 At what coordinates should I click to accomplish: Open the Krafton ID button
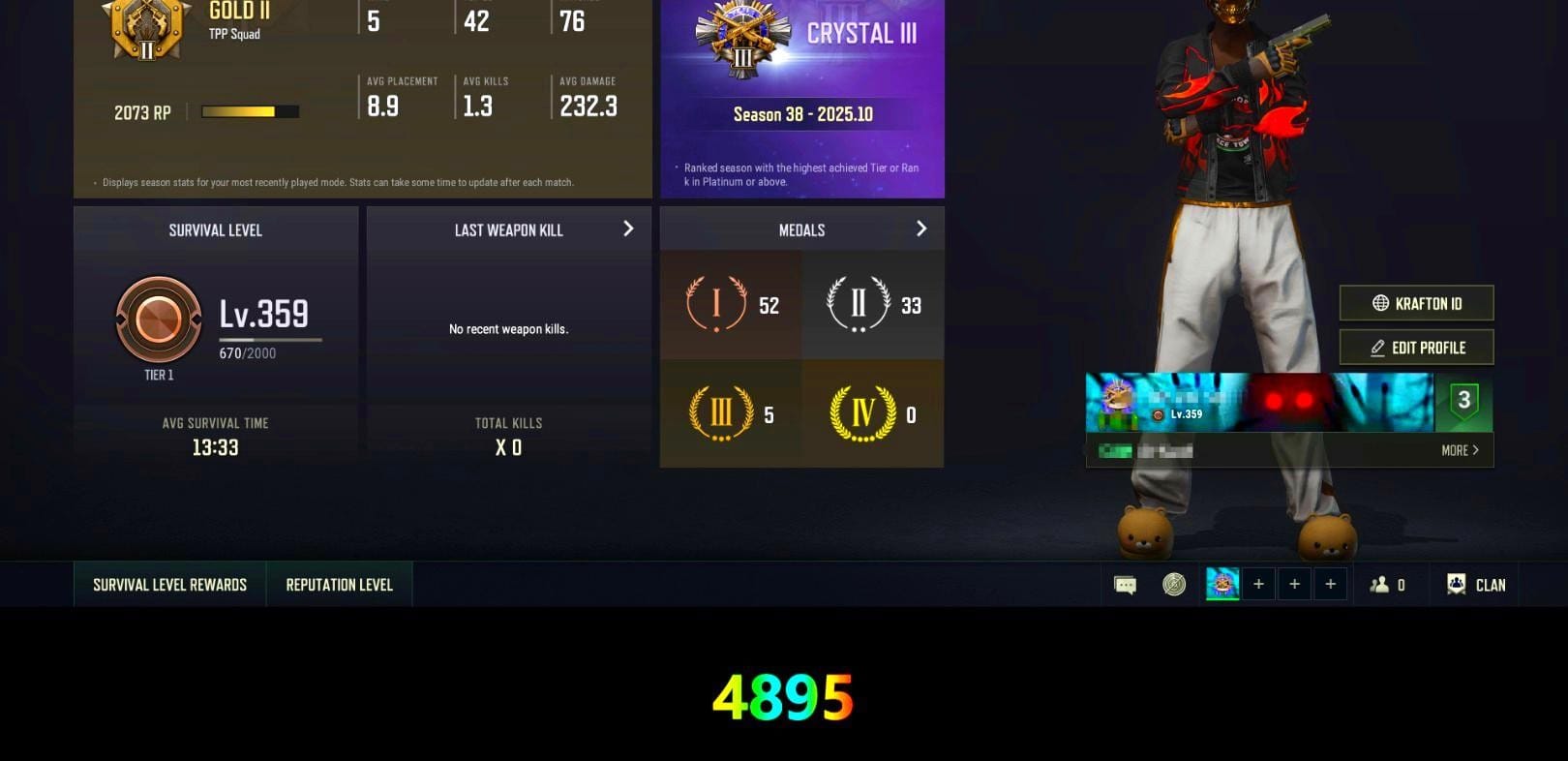[1416, 303]
